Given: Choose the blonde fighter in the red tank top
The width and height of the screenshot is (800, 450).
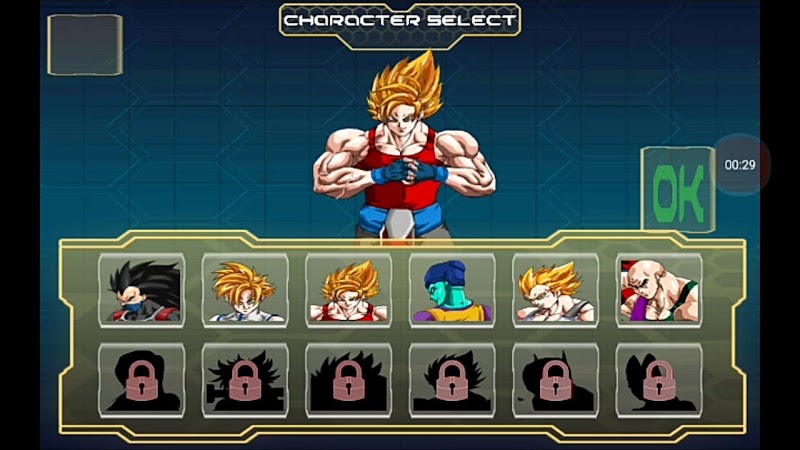Looking at the screenshot, I should (x=348, y=291).
